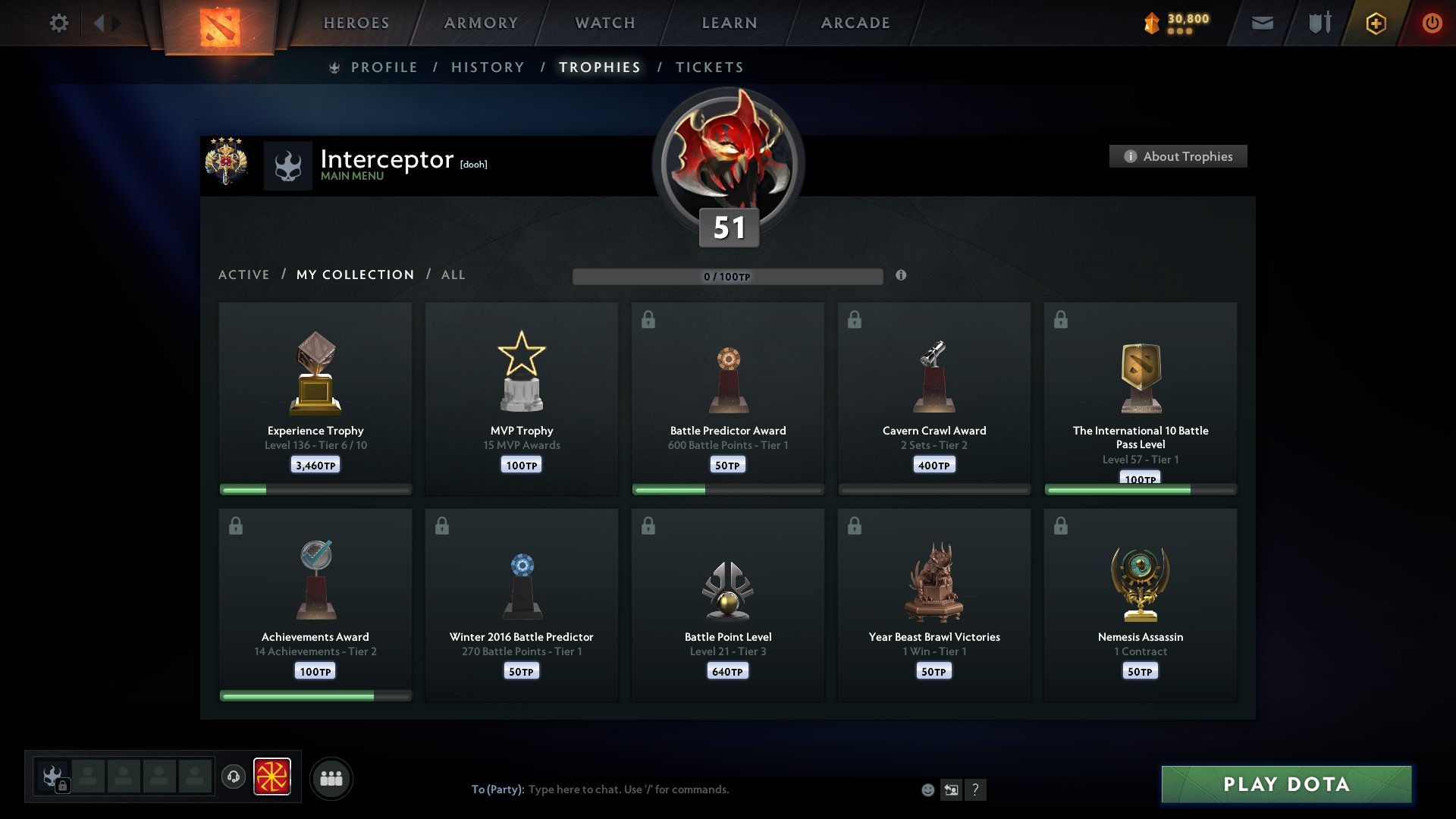Open About Trophies
The image size is (1456, 819).
1178,156
